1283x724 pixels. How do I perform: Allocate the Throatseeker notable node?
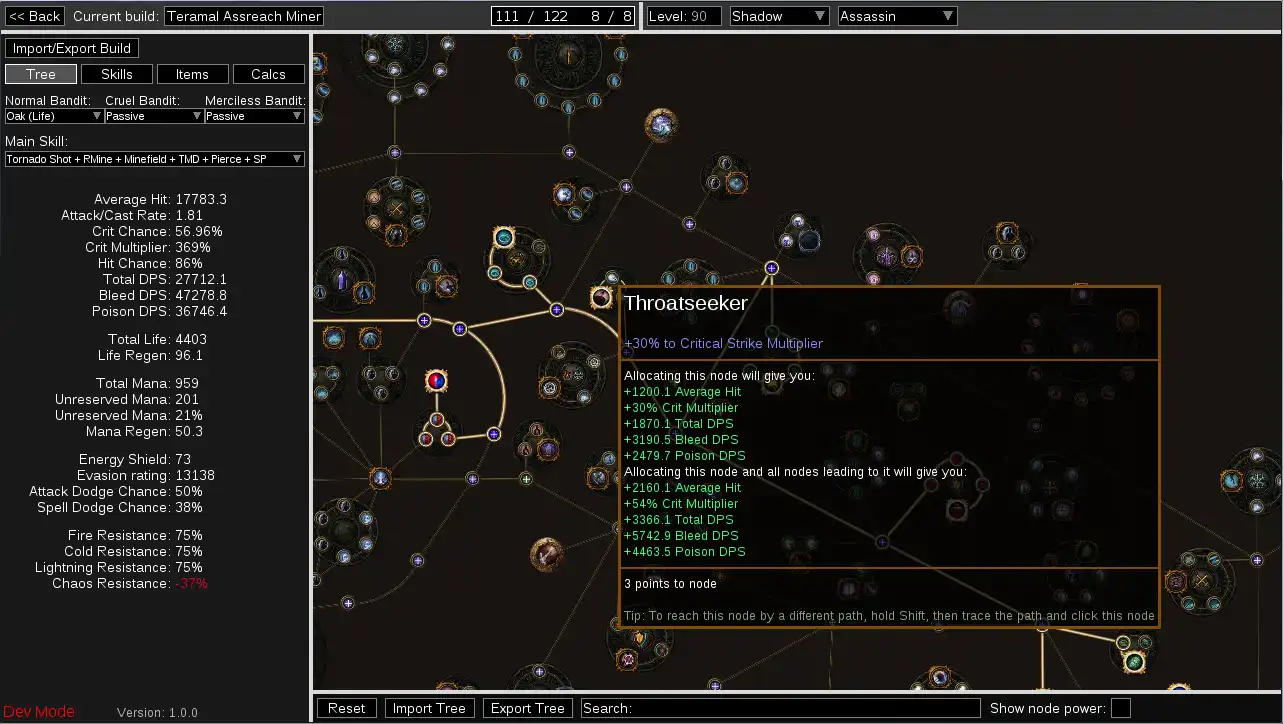pyautogui.click(x=601, y=297)
